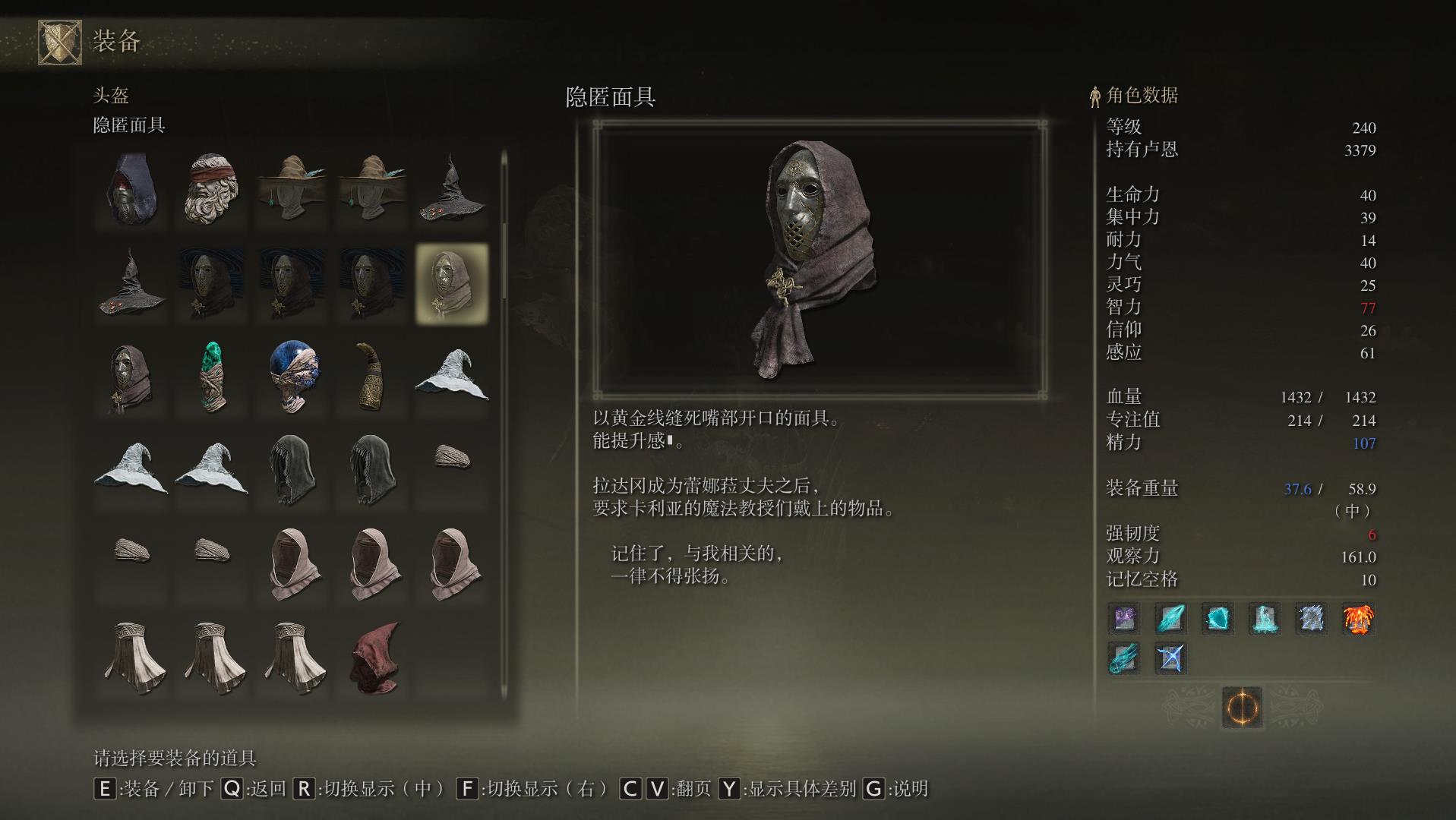The width and height of the screenshot is (1456, 820).
Task: Click the teal comet spell icon
Action: [1124, 658]
